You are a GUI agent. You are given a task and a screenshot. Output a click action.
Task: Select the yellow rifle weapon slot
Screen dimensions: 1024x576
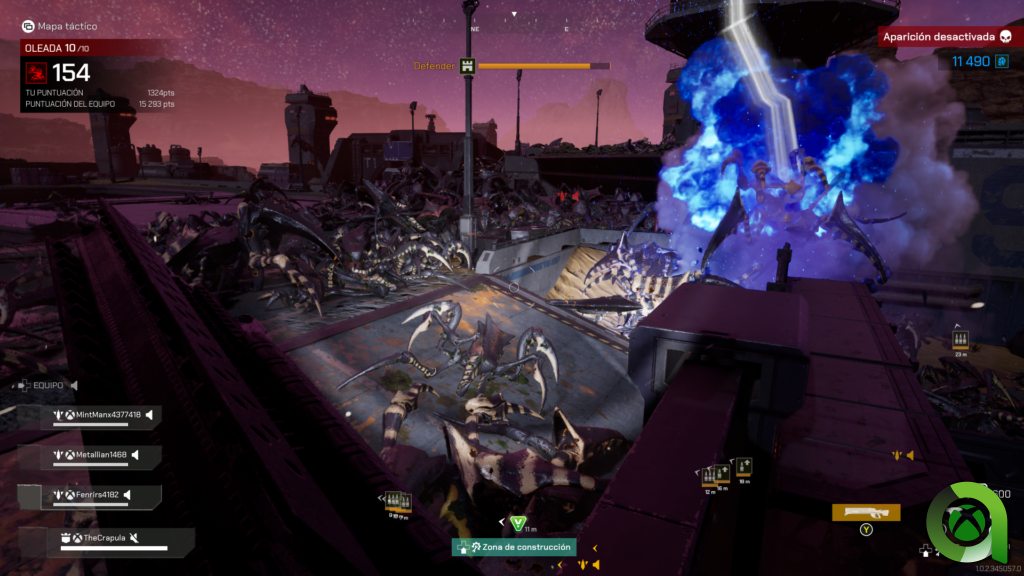pos(865,512)
